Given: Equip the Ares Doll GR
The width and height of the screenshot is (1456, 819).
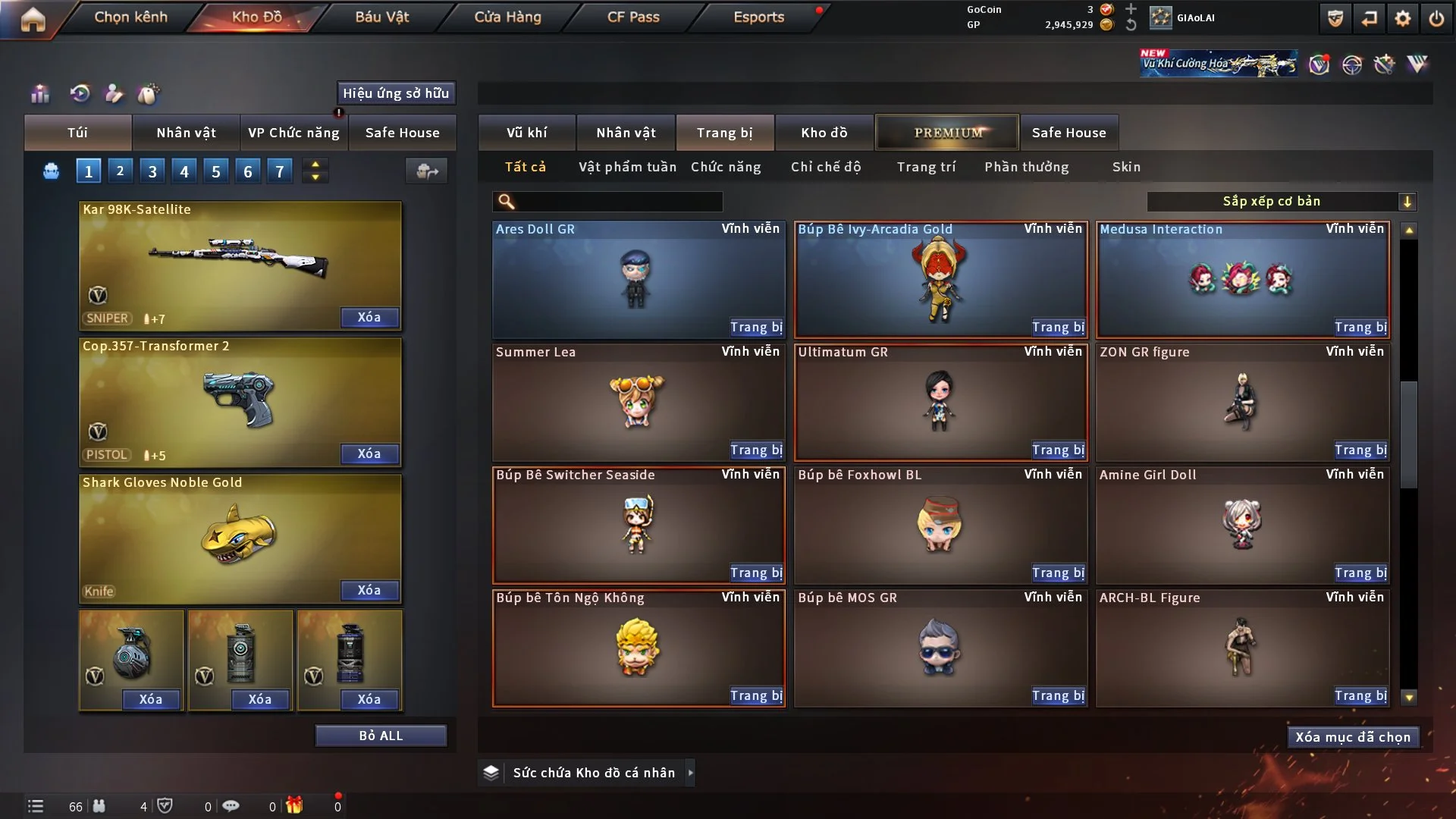Looking at the screenshot, I should click(x=756, y=327).
